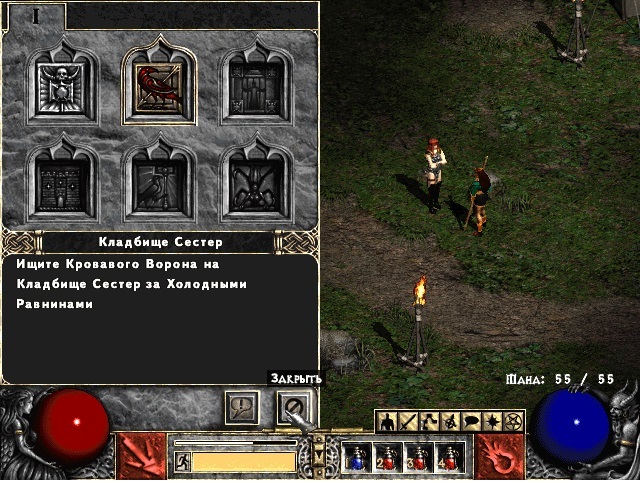This screenshot has height=483, width=640.
Task: Pick the raven and hammer quest icon
Action: [159, 182]
